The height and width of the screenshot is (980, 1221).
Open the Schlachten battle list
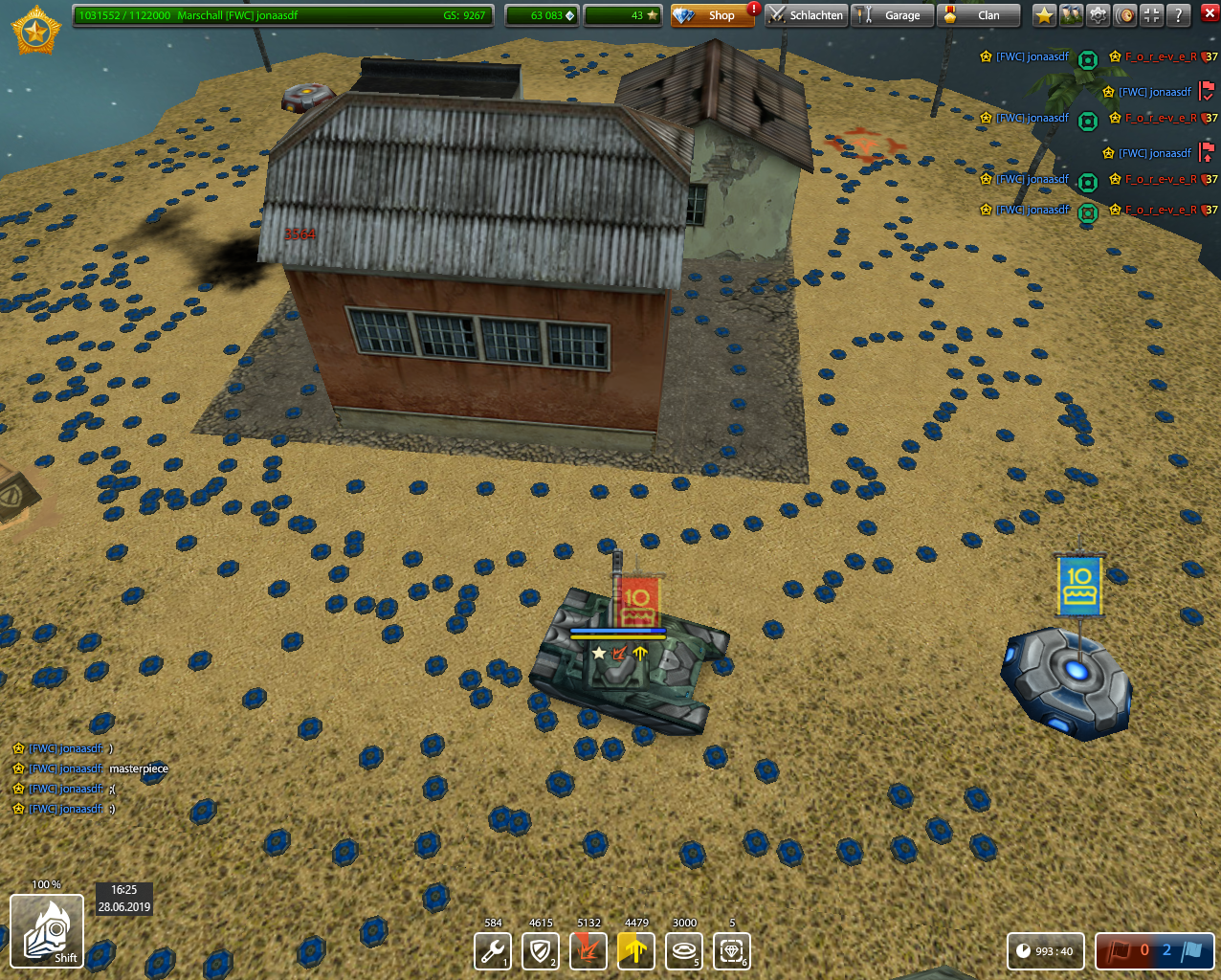(x=806, y=15)
